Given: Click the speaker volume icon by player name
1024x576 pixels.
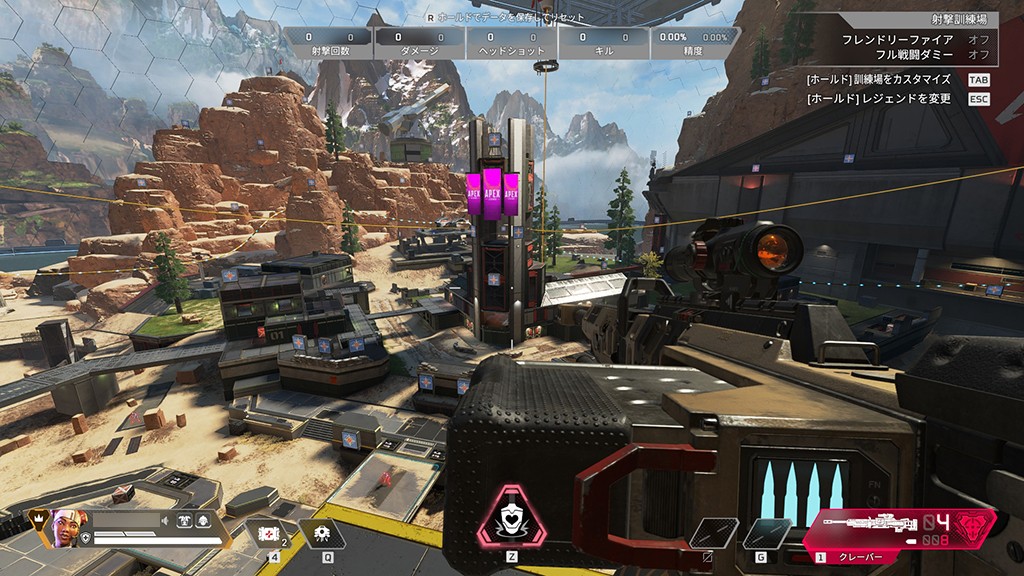Looking at the screenshot, I should 166,520.
